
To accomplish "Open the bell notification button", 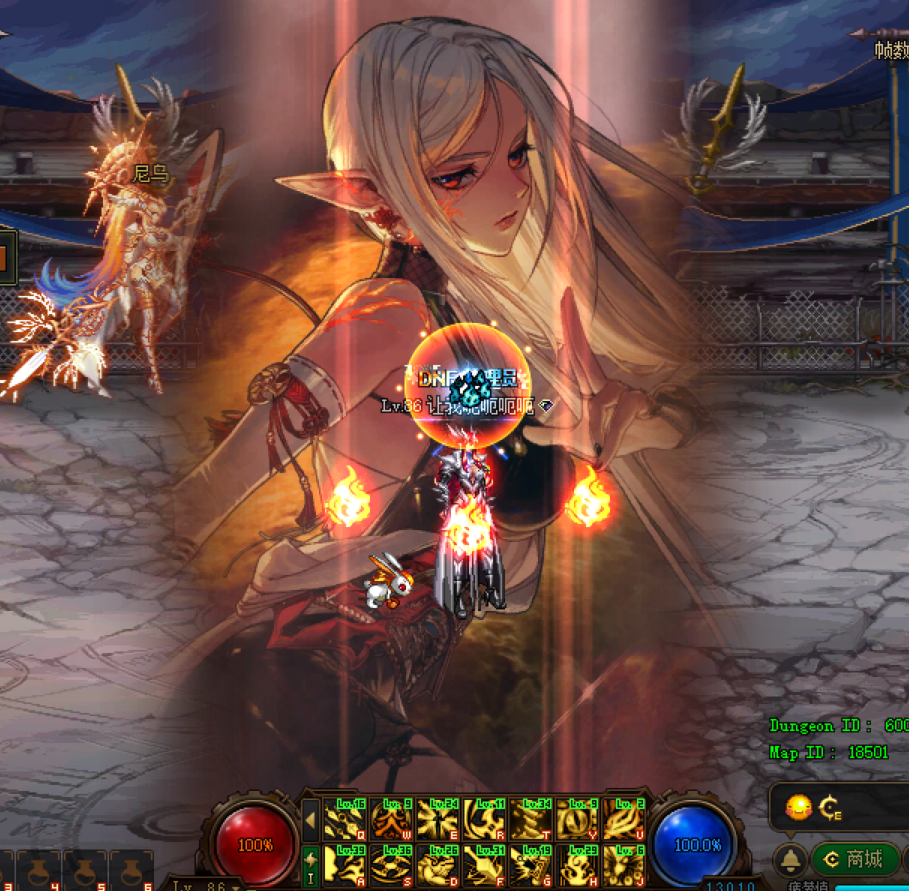I will coord(791,859).
